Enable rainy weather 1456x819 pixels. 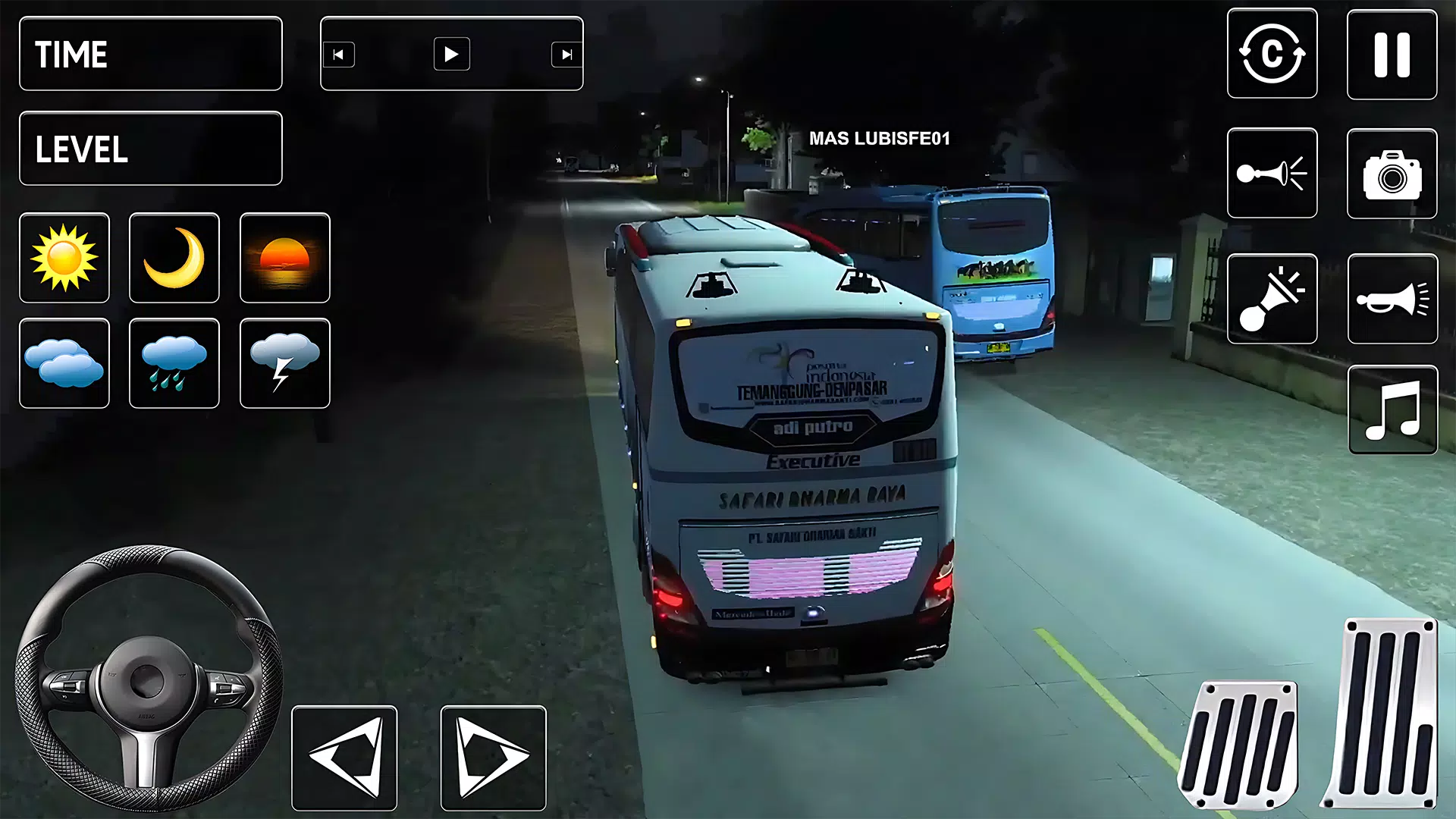click(174, 362)
